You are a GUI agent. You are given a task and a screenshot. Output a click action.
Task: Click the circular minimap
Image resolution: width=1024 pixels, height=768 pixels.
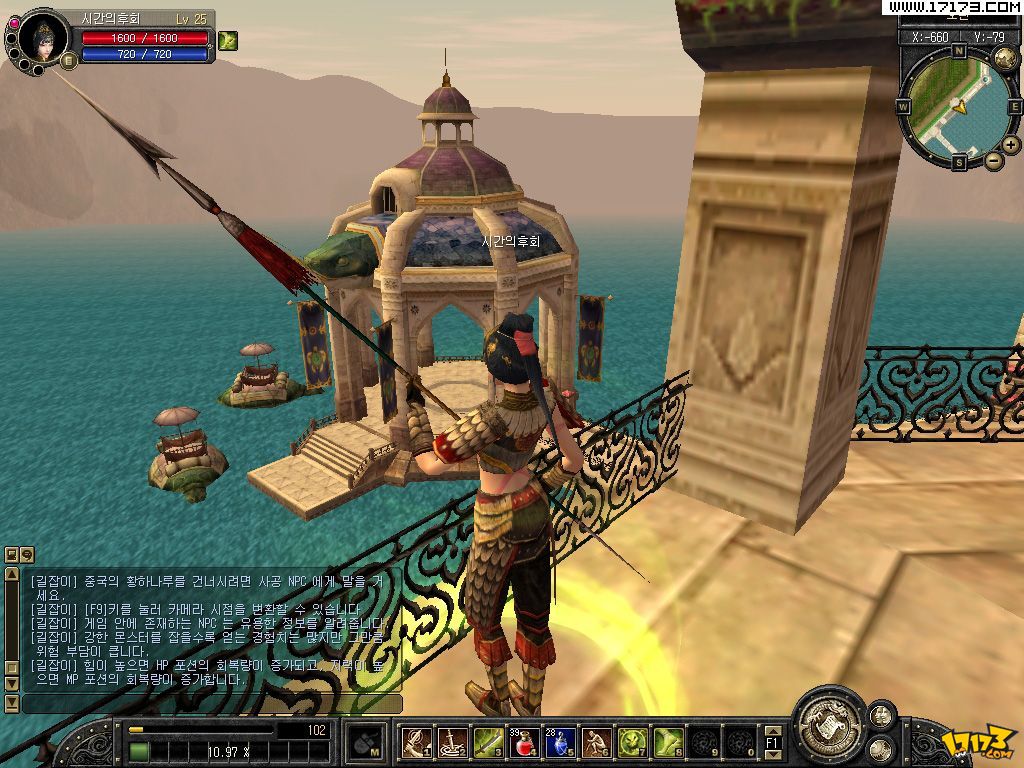[957, 105]
